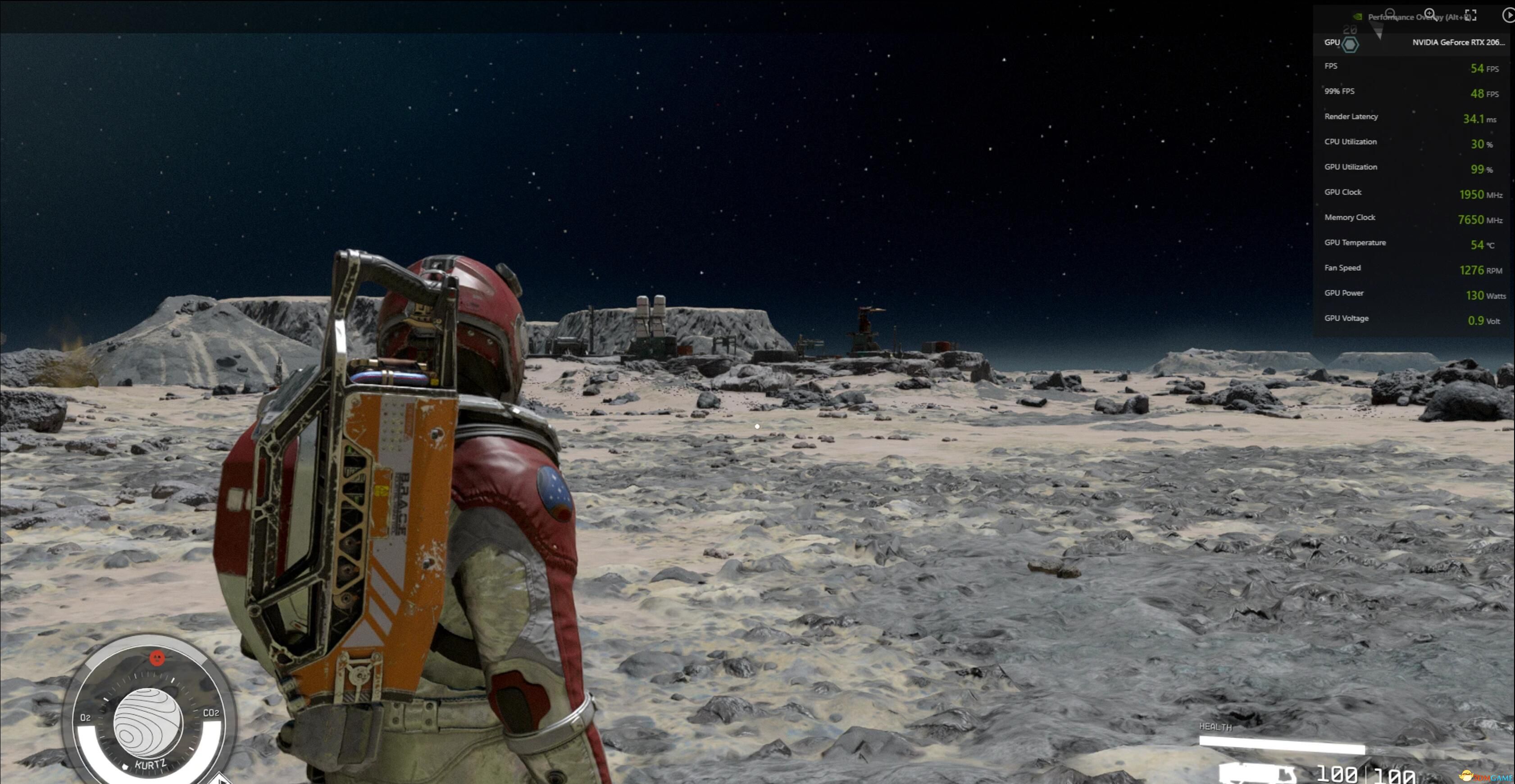The height and width of the screenshot is (784, 1515).
Task: Toggle the O2 indicator on the compass gauge
Action: 85,718
